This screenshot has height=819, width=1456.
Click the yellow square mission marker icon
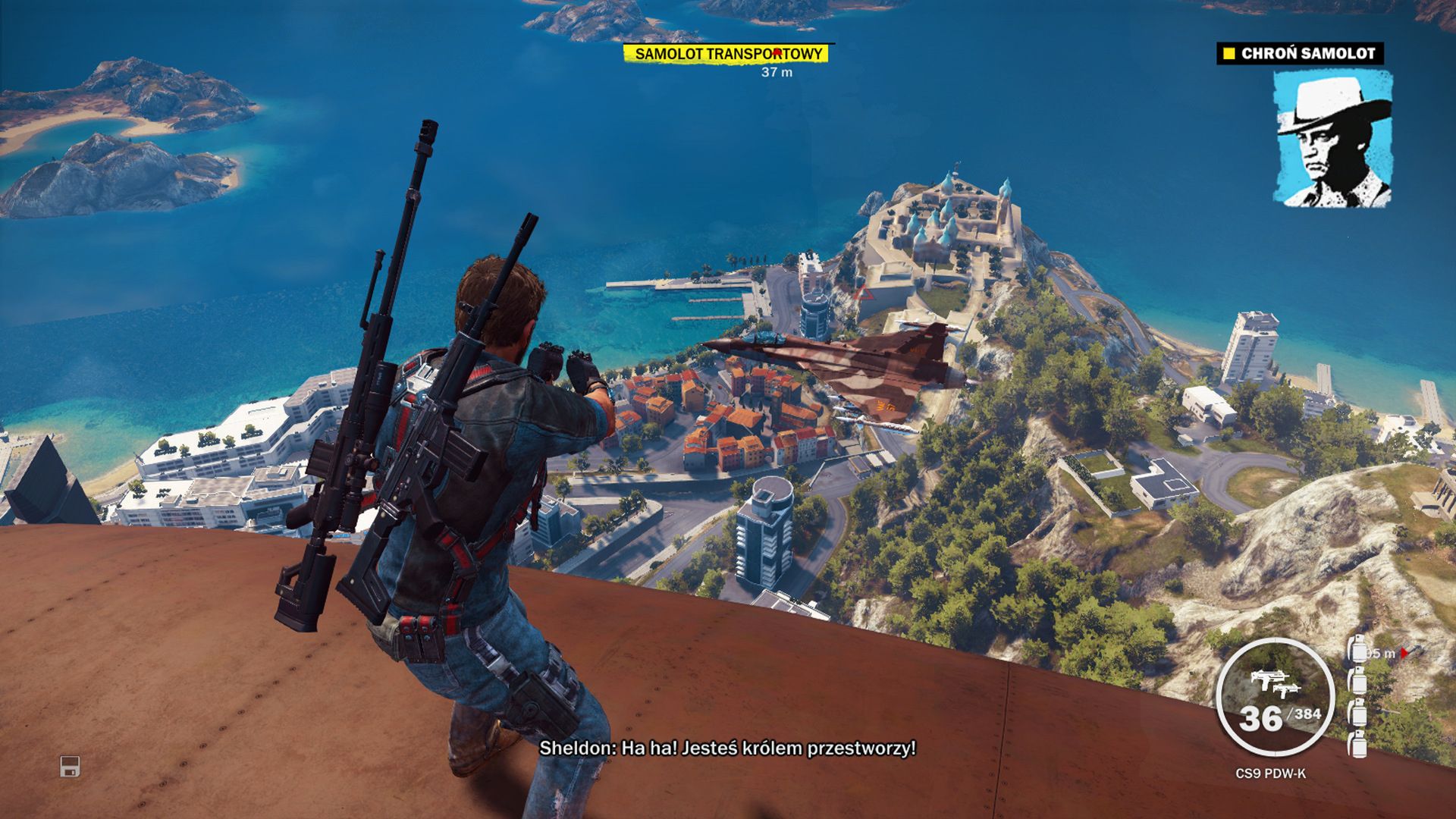coord(1230,53)
